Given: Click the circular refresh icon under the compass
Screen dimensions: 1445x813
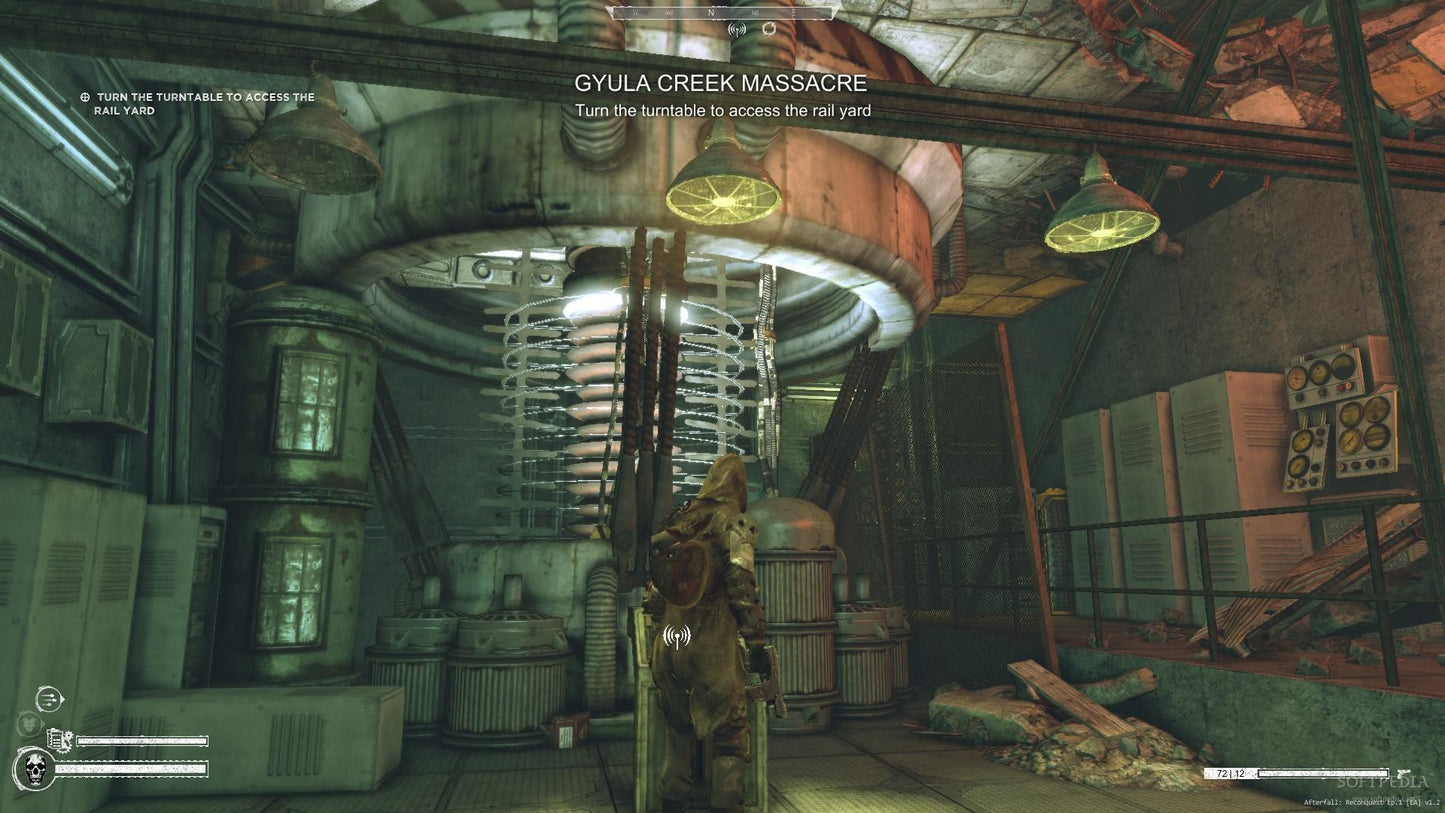Looking at the screenshot, I should tap(767, 29).
